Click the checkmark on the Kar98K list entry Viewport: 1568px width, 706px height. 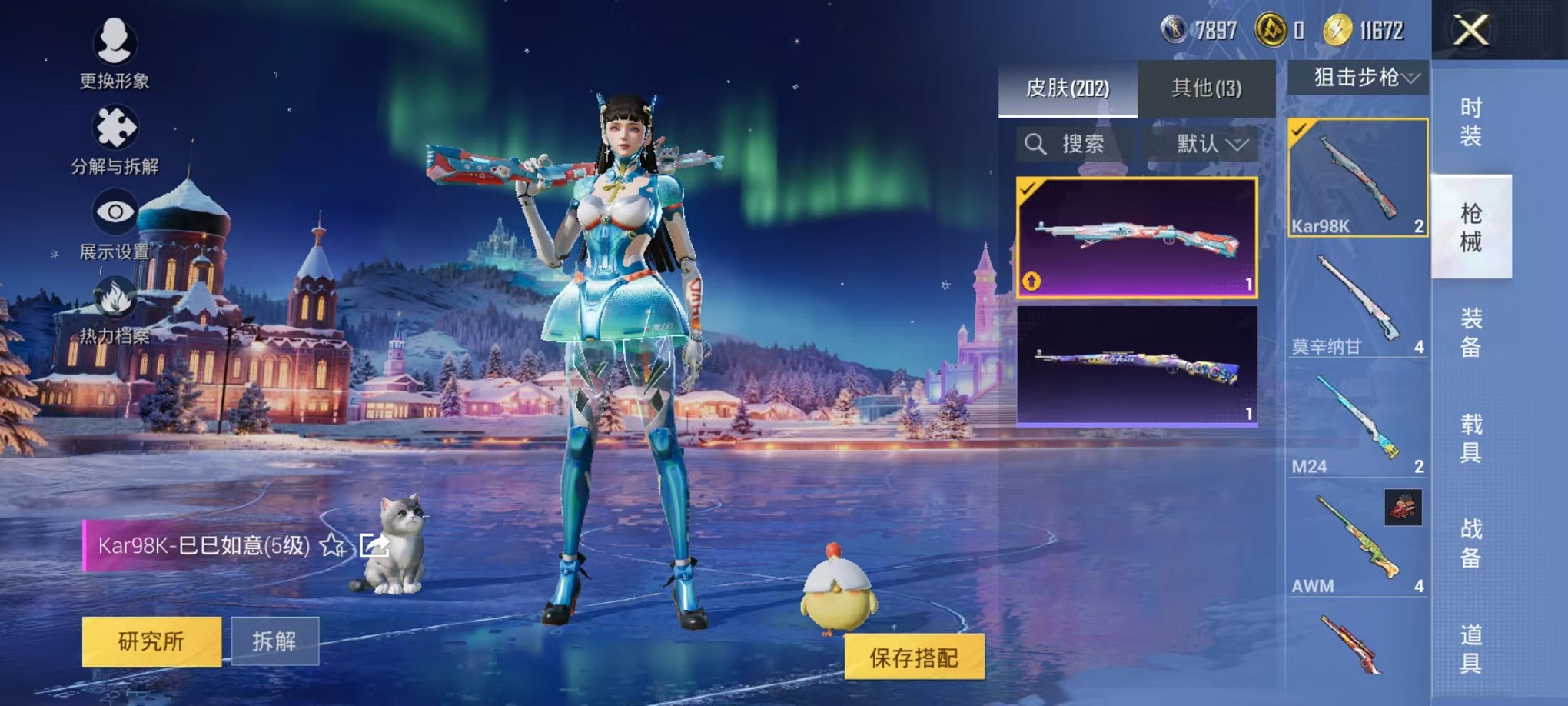click(x=1299, y=131)
